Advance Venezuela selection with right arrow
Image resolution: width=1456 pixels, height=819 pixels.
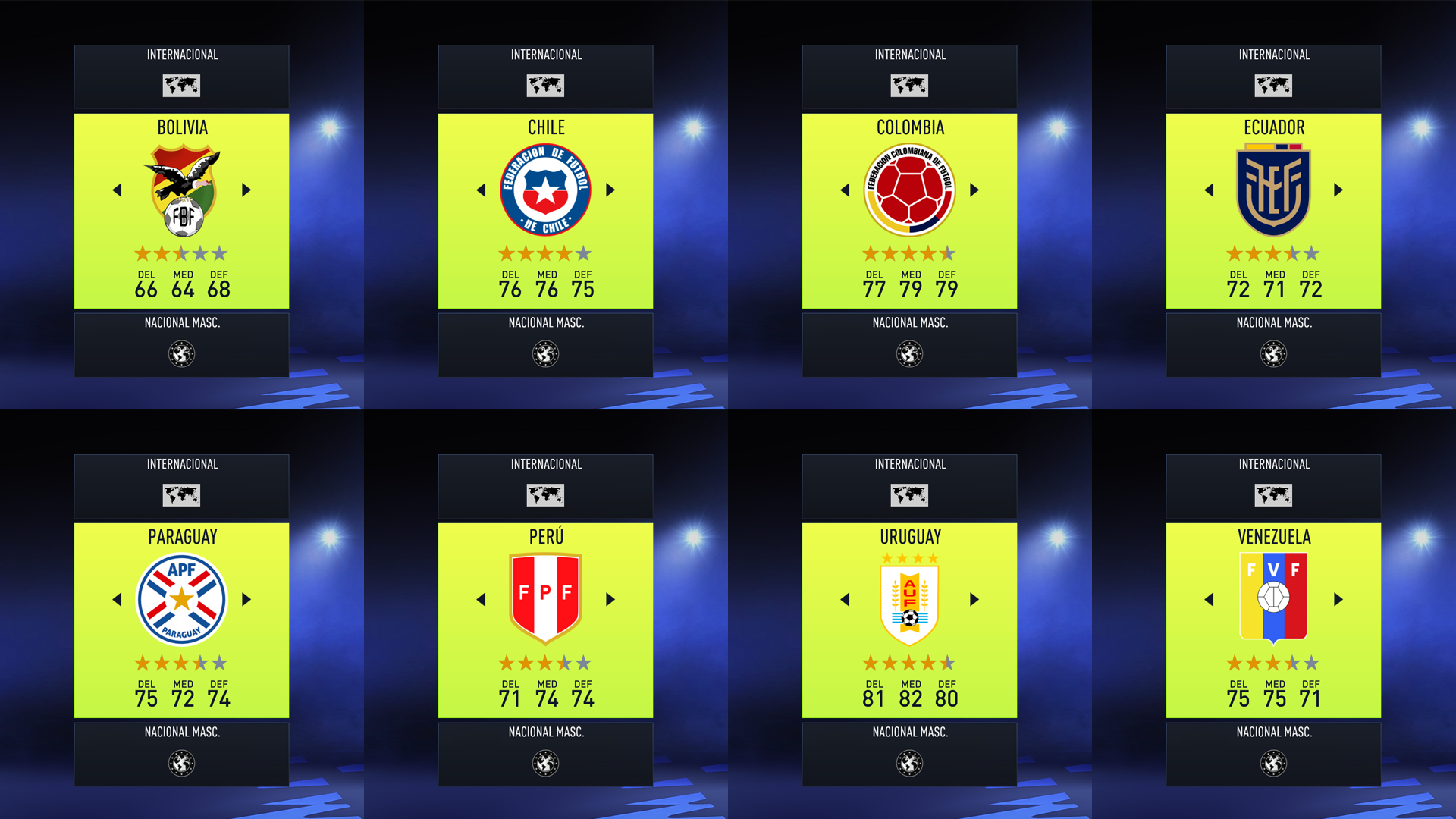pyautogui.click(x=1339, y=600)
